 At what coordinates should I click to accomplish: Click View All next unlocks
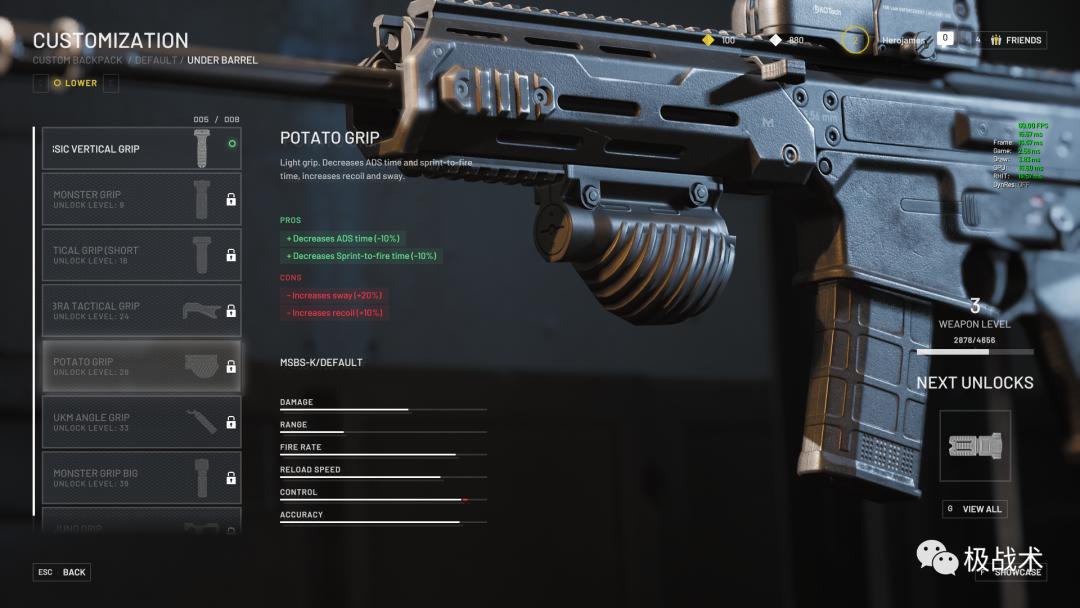coord(974,509)
